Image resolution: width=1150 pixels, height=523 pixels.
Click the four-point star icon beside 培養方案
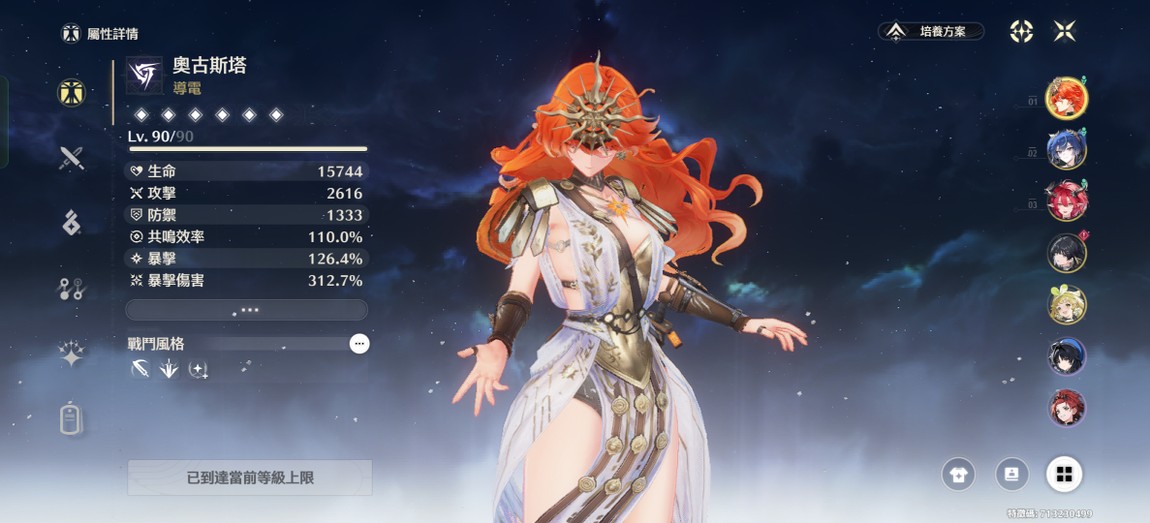pos(1021,32)
